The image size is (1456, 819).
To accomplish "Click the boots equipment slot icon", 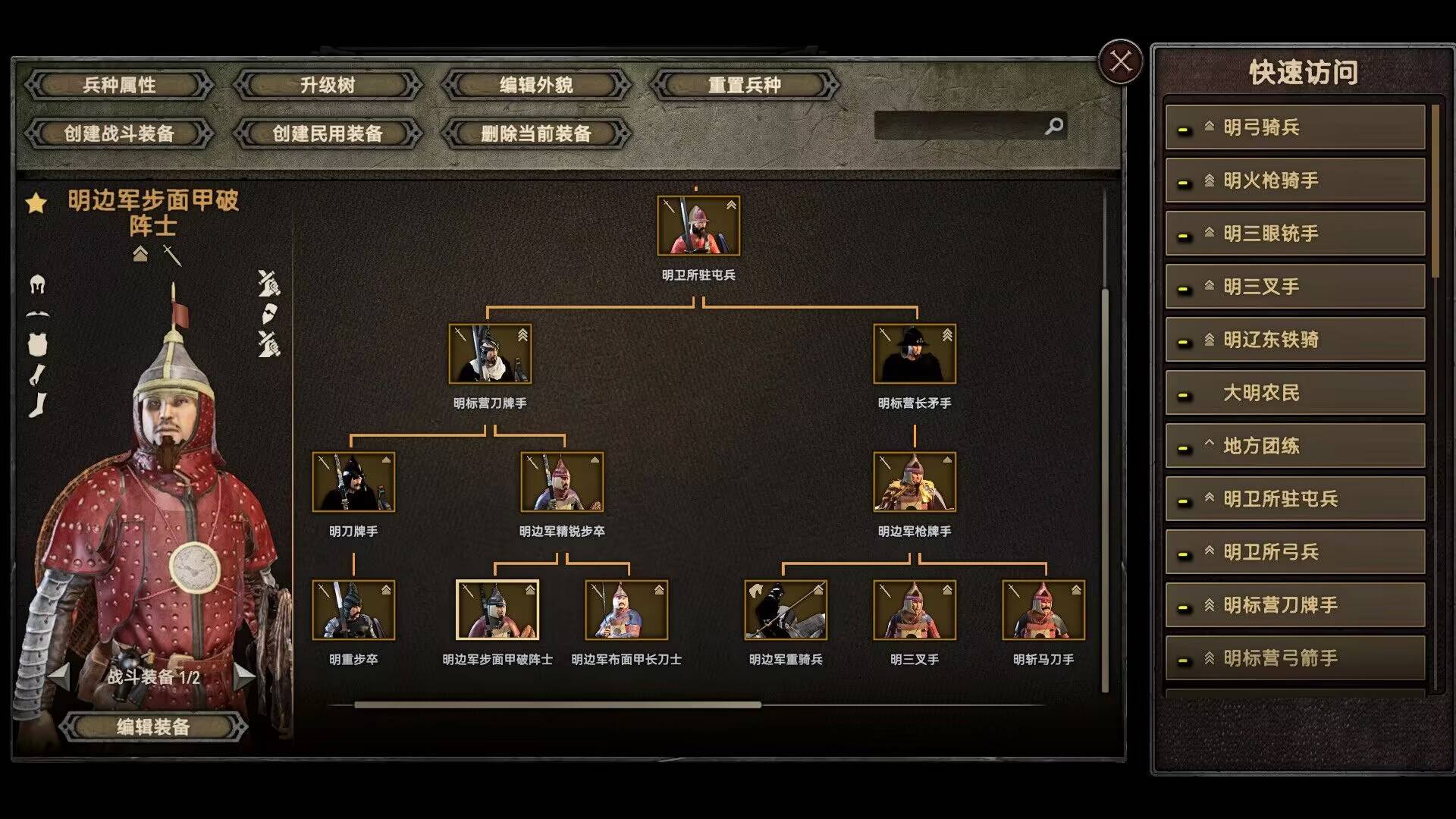I will coord(37,403).
